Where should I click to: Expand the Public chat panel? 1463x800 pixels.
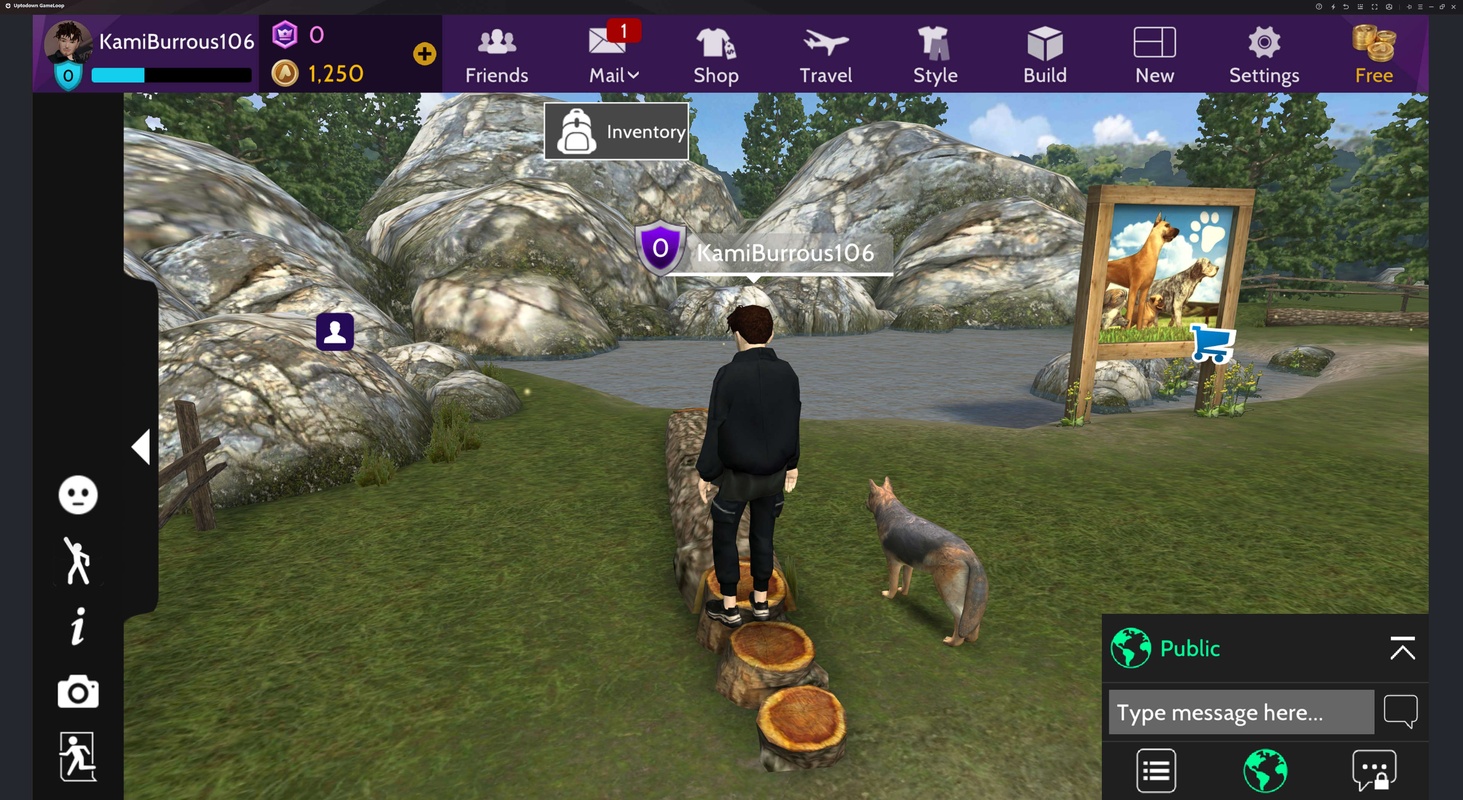pyautogui.click(x=1402, y=649)
